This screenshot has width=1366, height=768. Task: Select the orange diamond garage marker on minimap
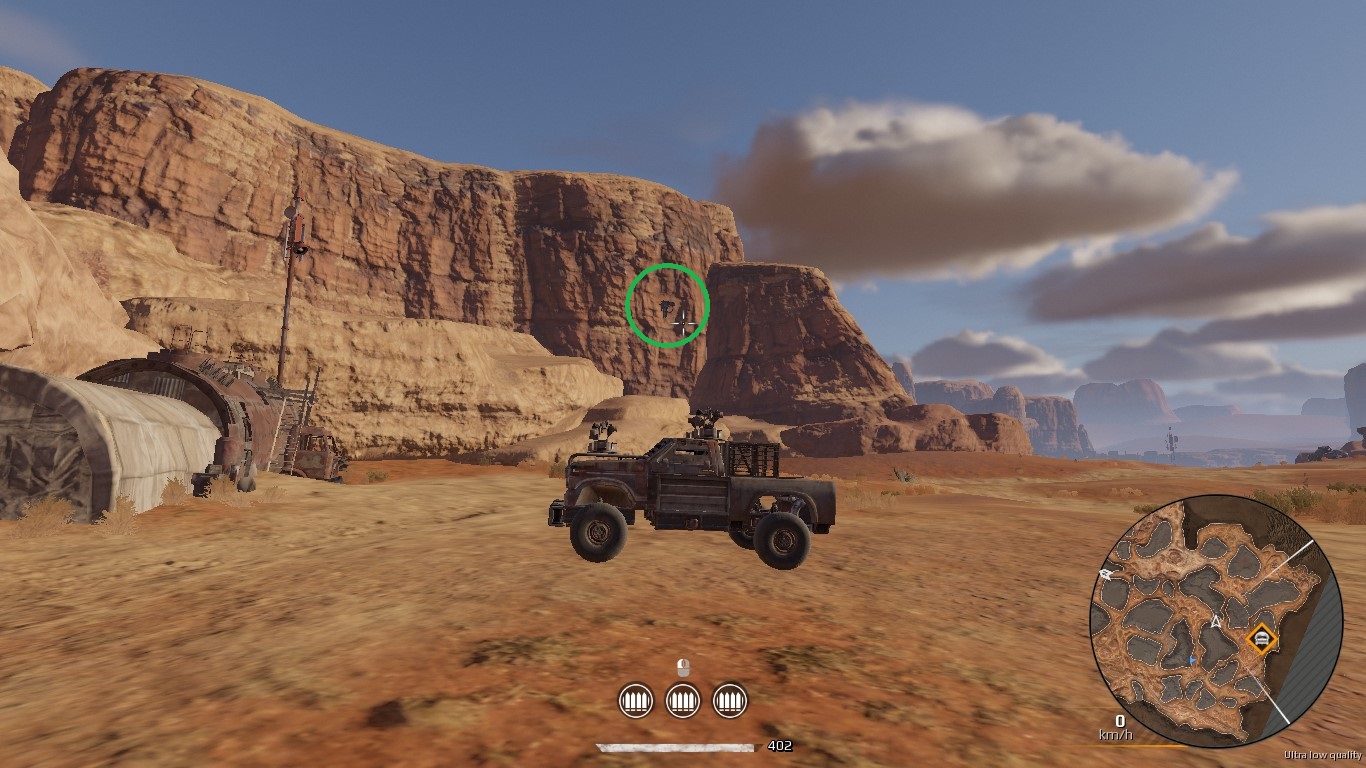(1262, 637)
